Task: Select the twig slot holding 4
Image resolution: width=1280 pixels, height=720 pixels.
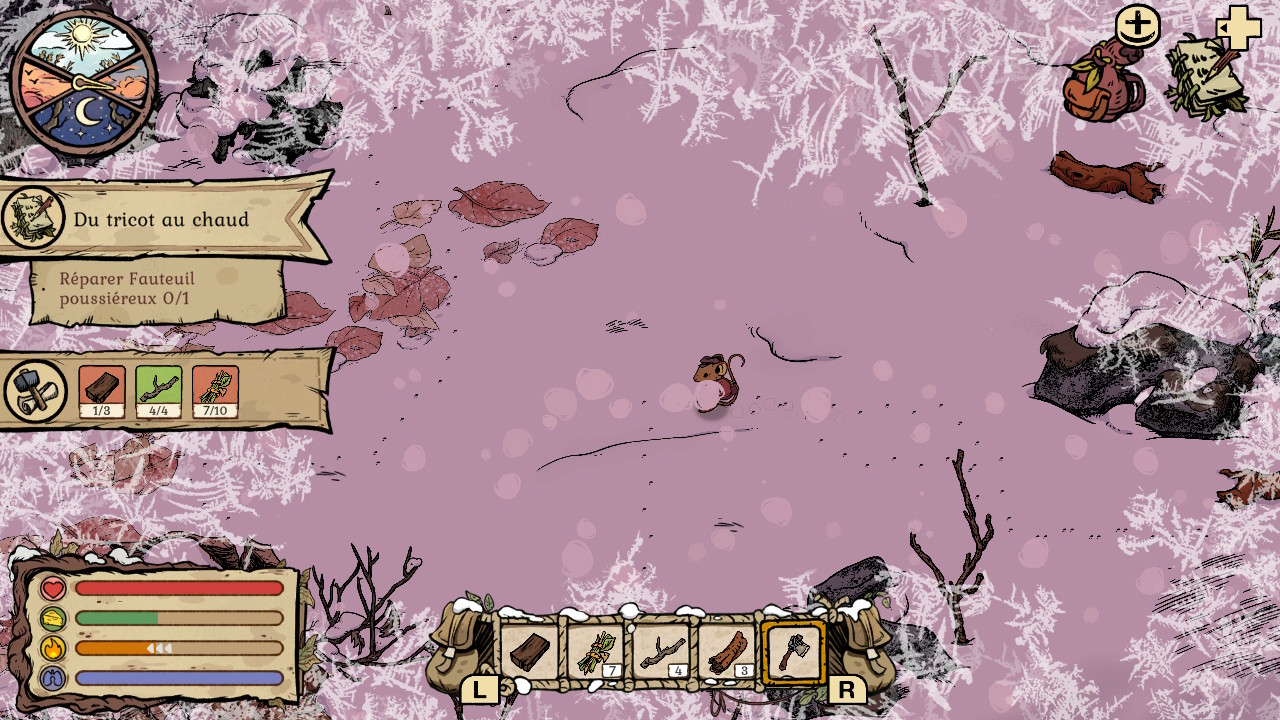Action: coord(660,652)
